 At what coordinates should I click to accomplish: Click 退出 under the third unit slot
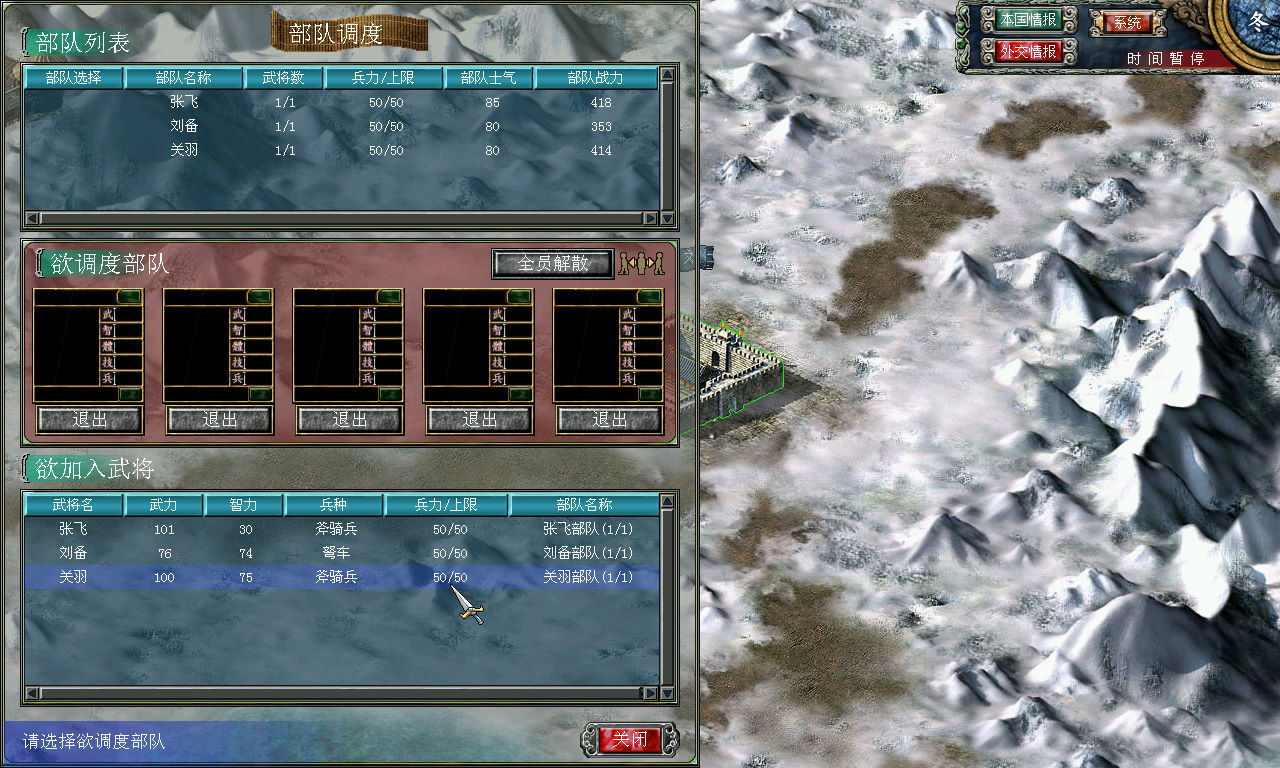click(348, 419)
